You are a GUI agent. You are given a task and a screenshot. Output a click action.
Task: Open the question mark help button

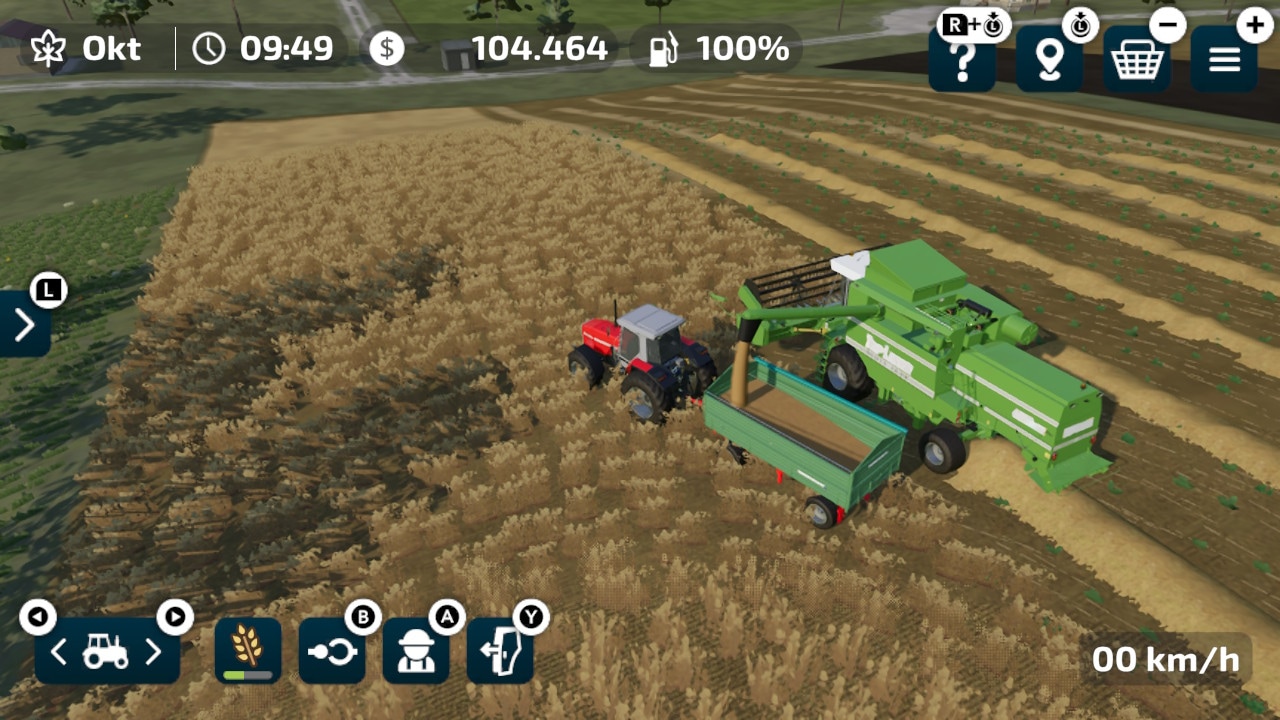tap(962, 61)
